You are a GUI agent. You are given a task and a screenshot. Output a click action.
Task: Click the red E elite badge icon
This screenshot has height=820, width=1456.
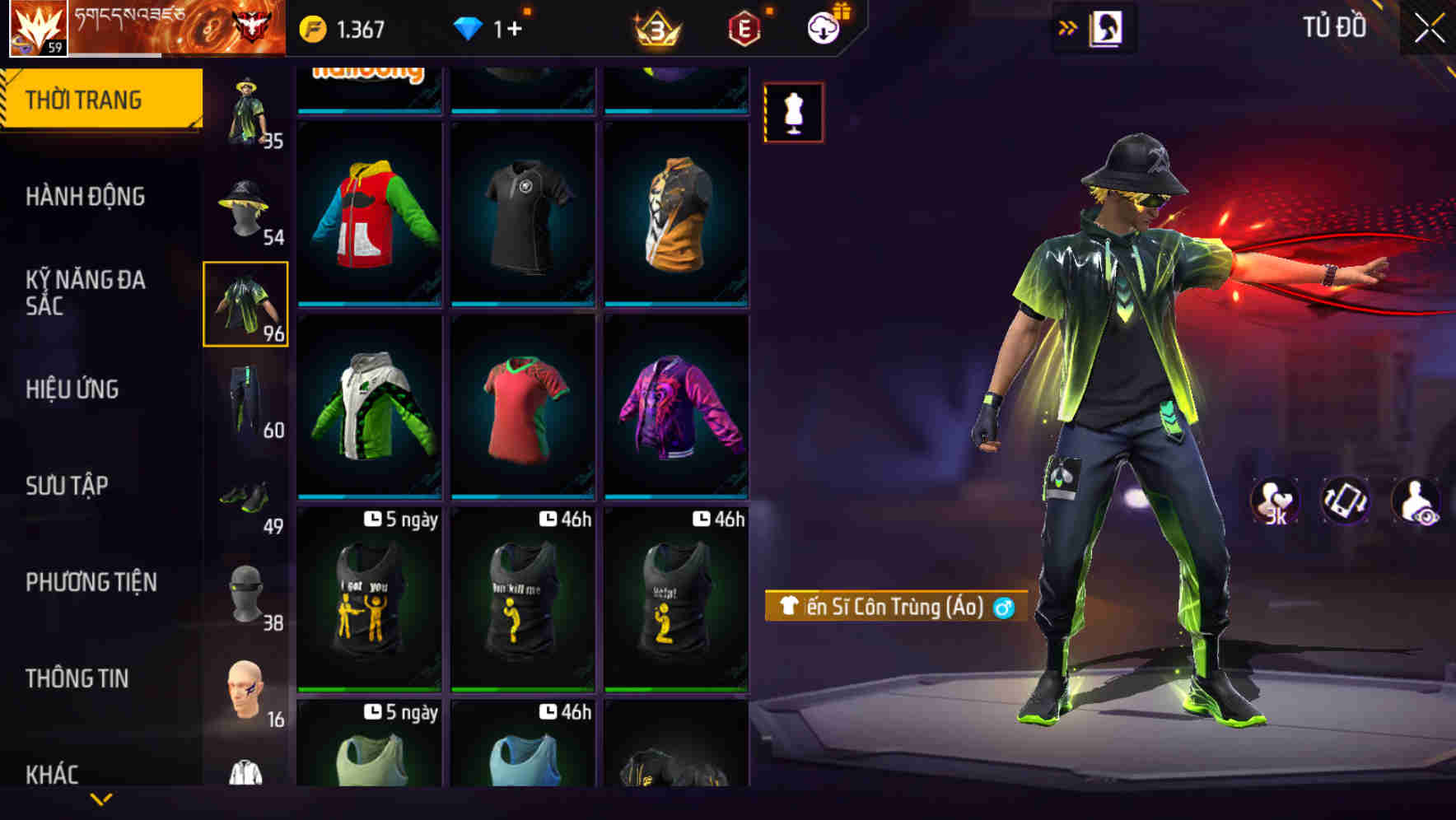click(x=744, y=27)
